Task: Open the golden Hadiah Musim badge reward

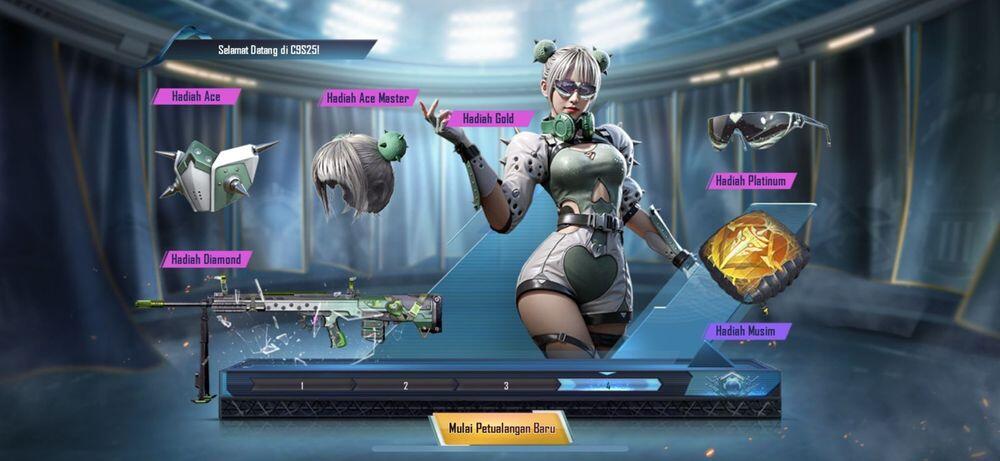Action: (752, 257)
